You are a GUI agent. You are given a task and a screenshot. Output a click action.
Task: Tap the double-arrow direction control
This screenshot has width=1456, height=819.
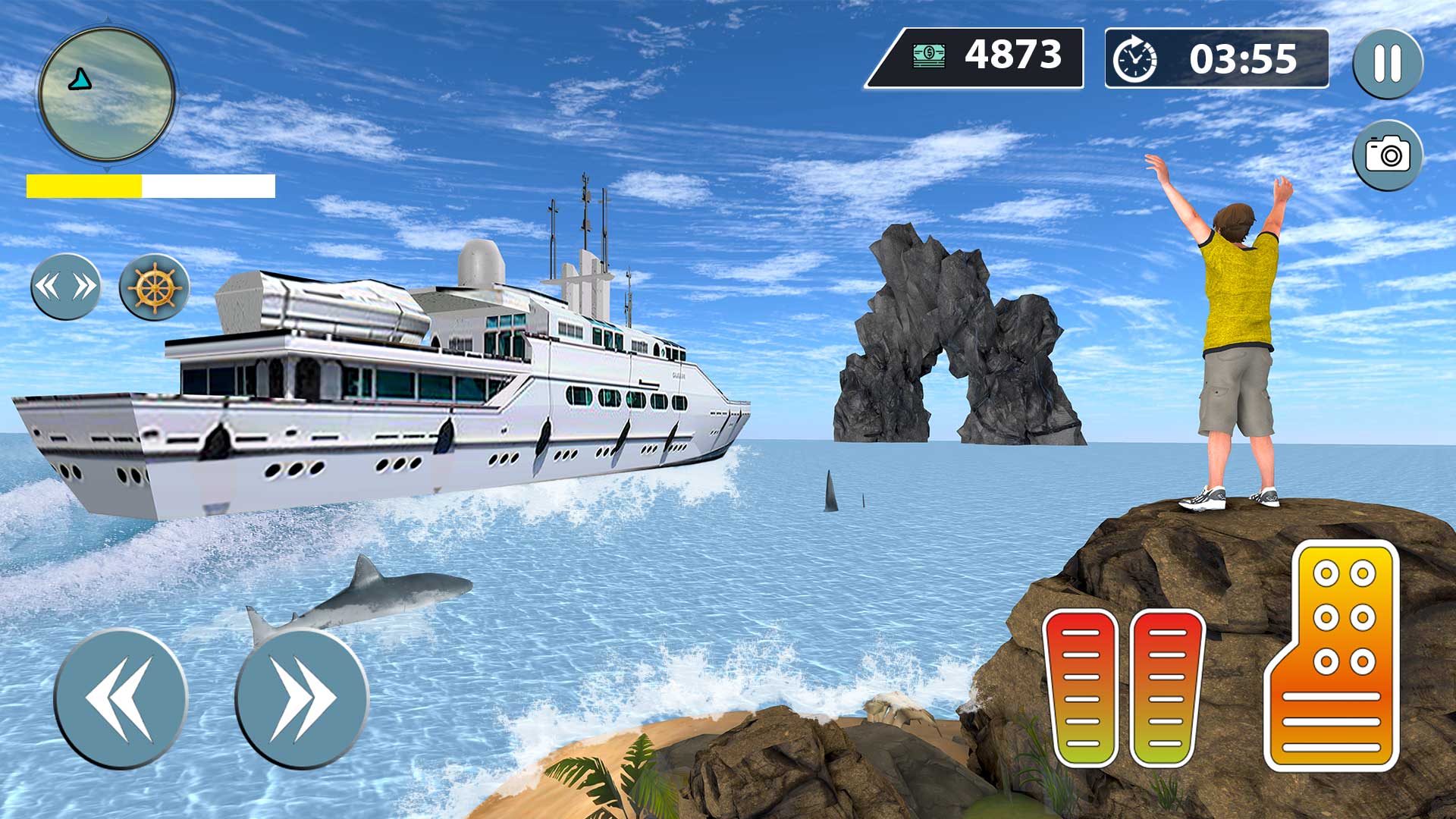64,287
